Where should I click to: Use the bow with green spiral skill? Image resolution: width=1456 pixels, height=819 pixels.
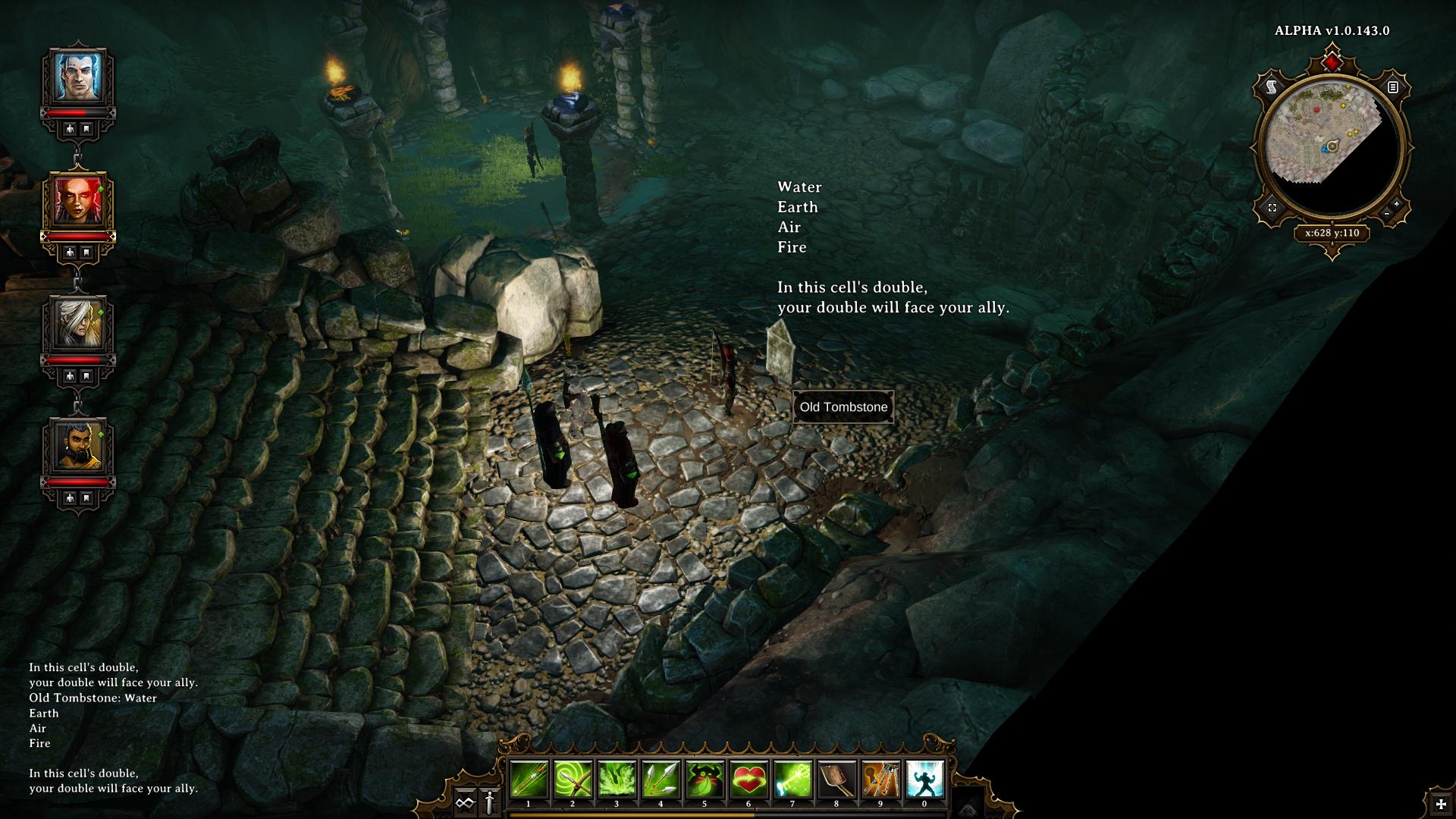pyautogui.click(x=573, y=779)
